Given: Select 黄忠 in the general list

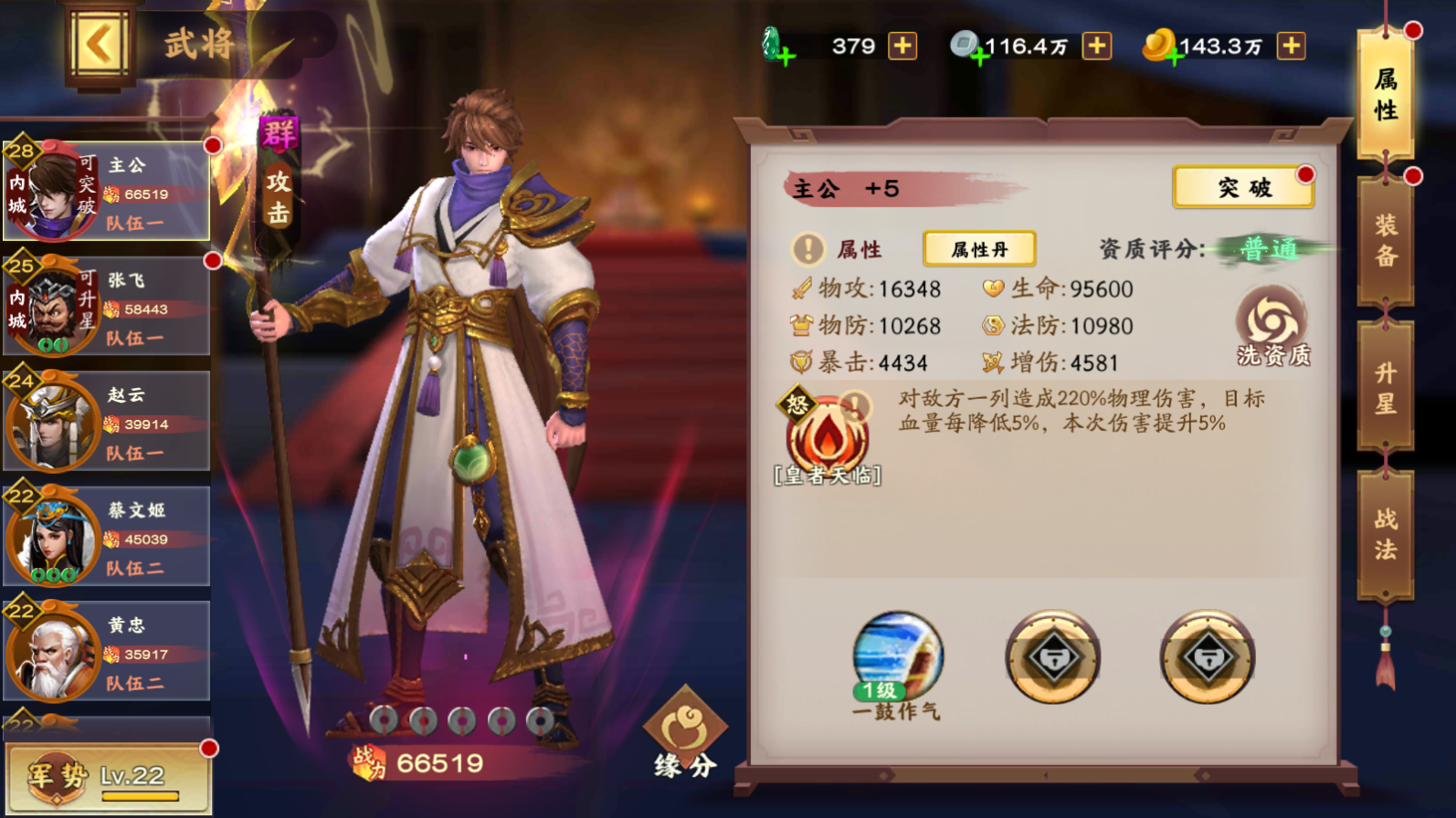Looking at the screenshot, I should [107, 652].
